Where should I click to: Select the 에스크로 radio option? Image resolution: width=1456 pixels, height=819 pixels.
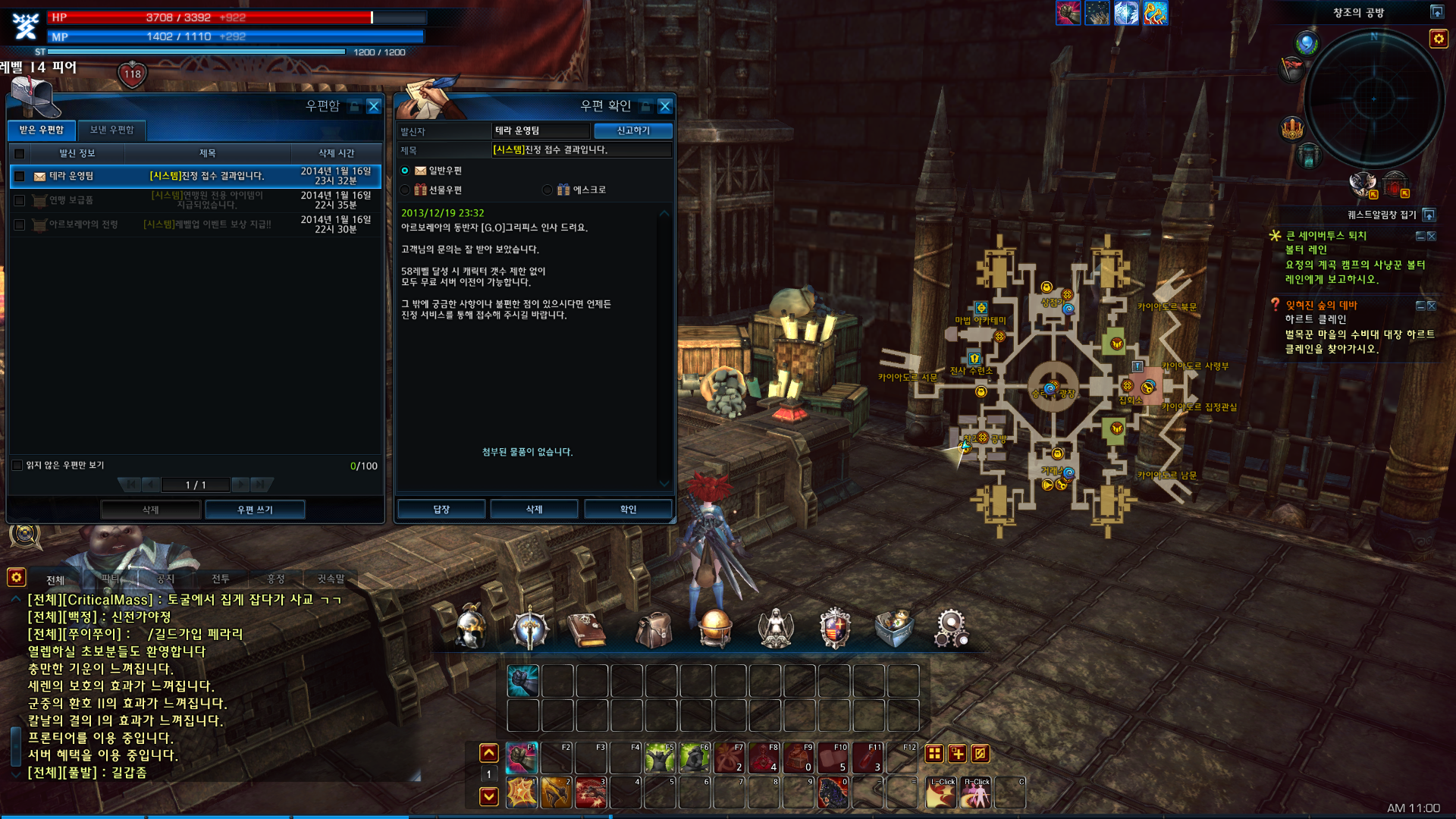click(x=548, y=190)
